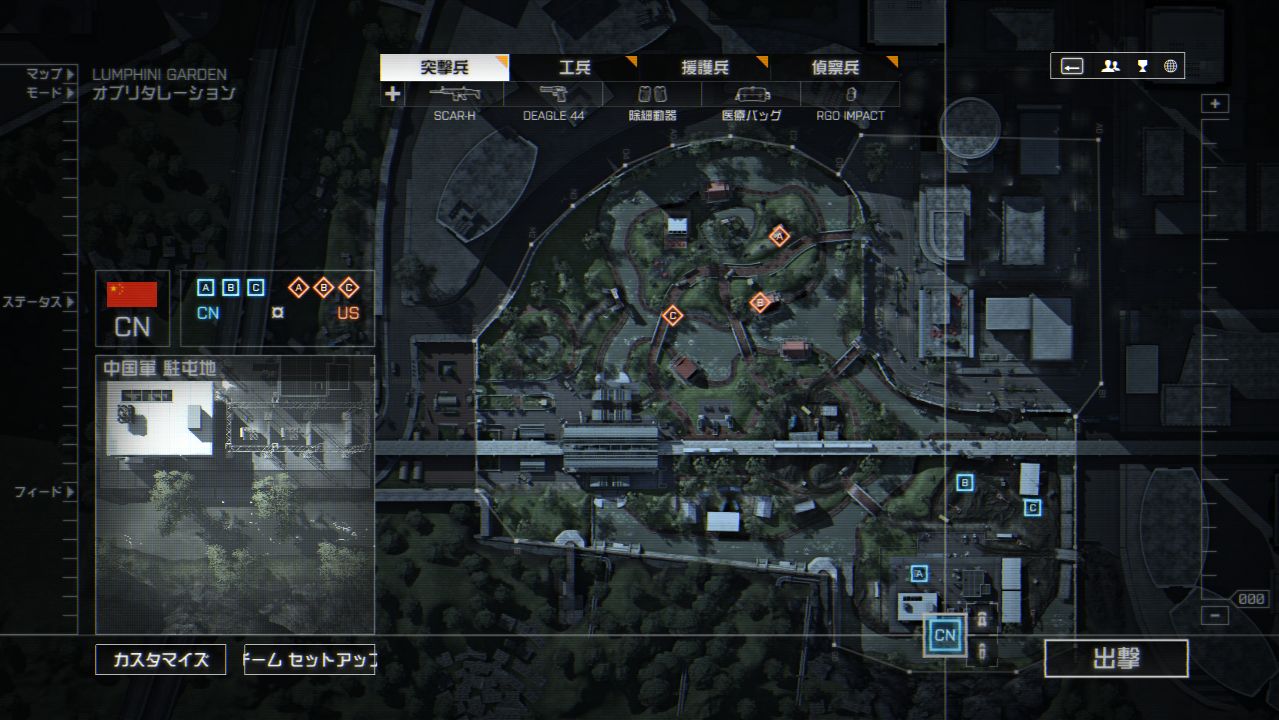1279x720 pixels.
Task: Select the CN base spawn point on map
Action: (945, 636)
